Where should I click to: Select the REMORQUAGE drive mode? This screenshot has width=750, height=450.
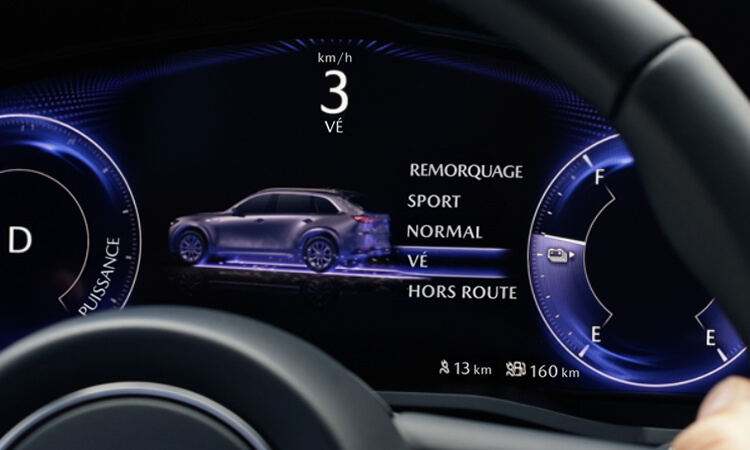pos(466,171)
